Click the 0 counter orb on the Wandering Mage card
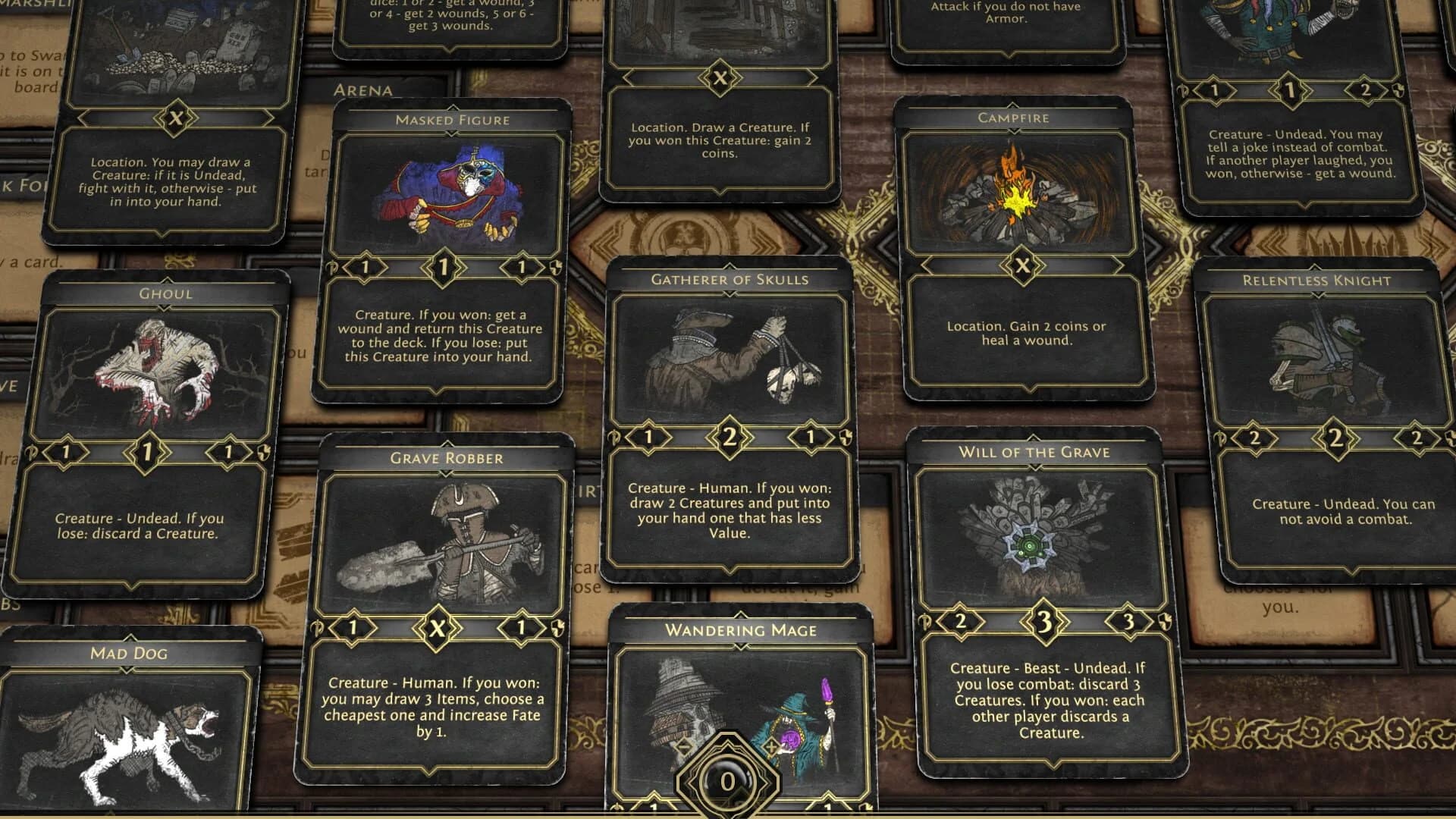This screenshot has height=819, width=1456. click(x=727, y=780)
